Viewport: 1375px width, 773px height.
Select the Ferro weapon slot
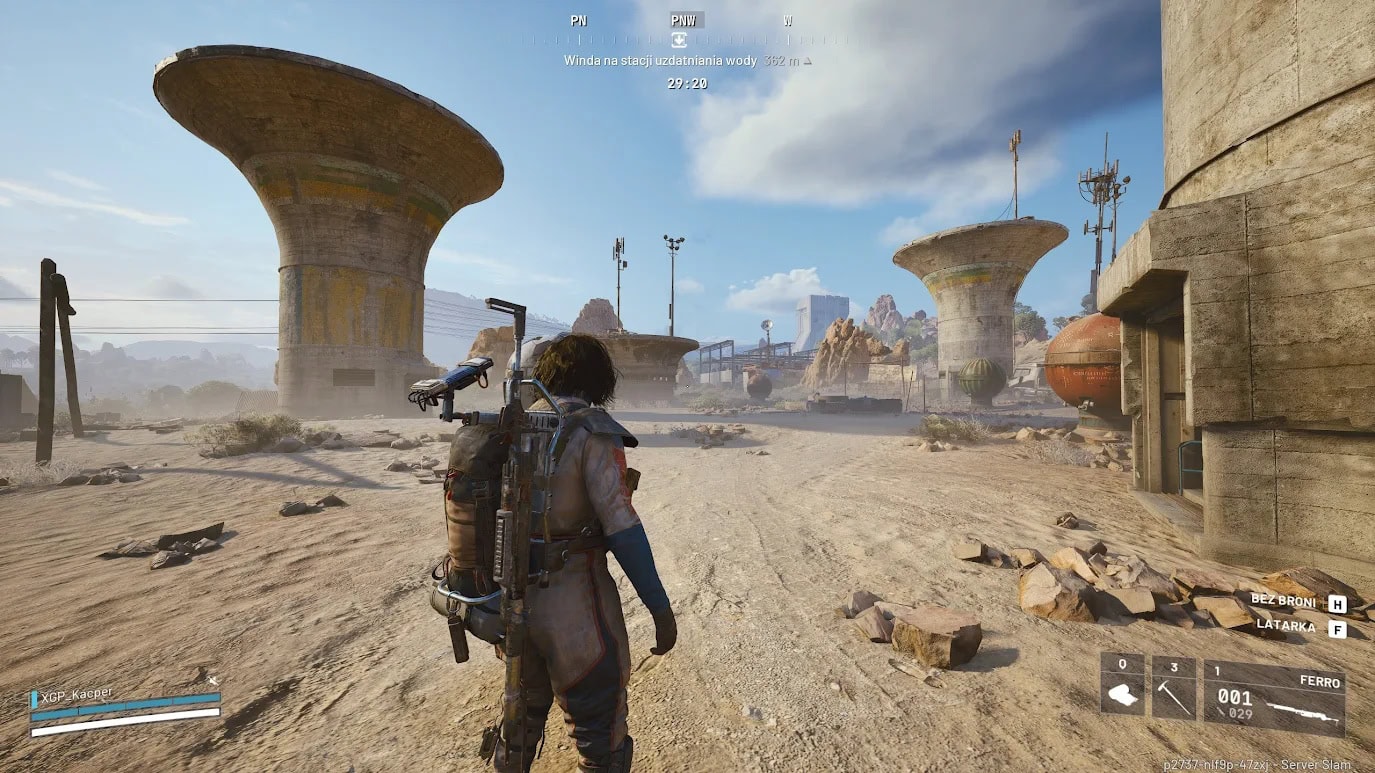[x=1273, y=696]
